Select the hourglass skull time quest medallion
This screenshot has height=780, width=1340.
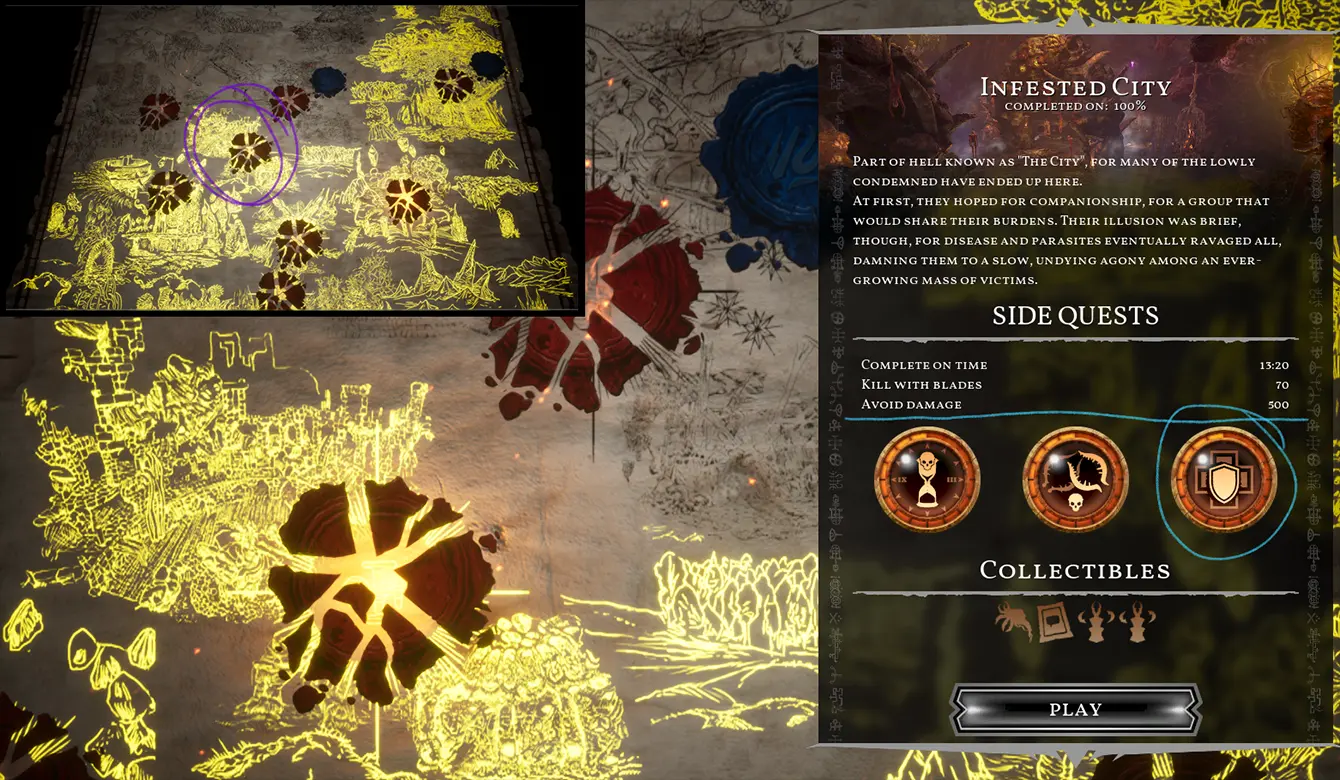coord(926,479)
